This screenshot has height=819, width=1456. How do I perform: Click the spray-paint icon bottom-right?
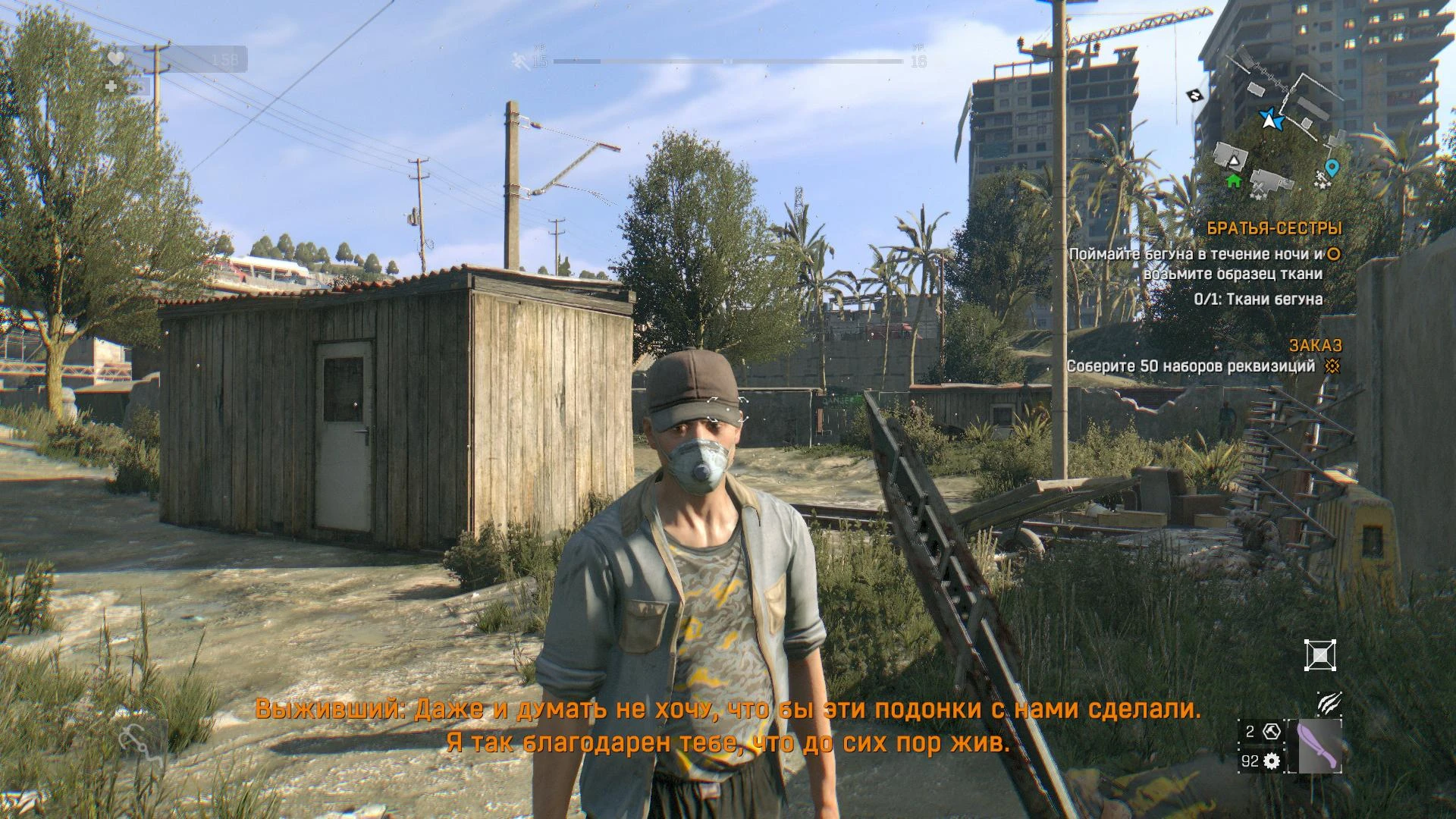point(1332,701)
